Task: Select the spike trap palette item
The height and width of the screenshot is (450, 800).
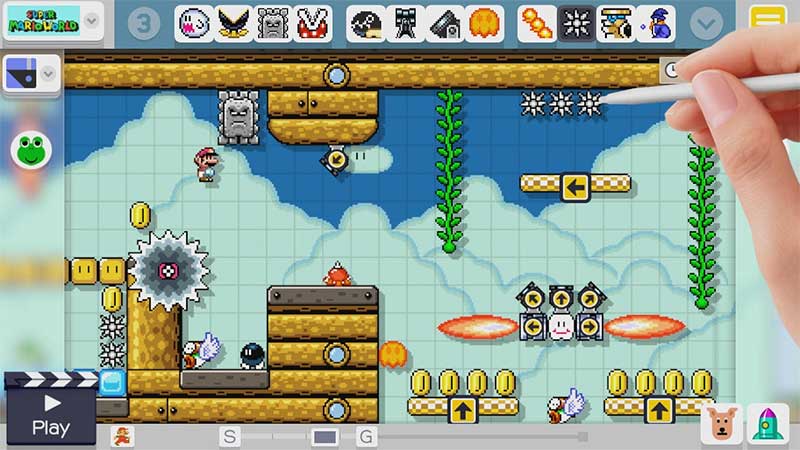Action: 577,23
